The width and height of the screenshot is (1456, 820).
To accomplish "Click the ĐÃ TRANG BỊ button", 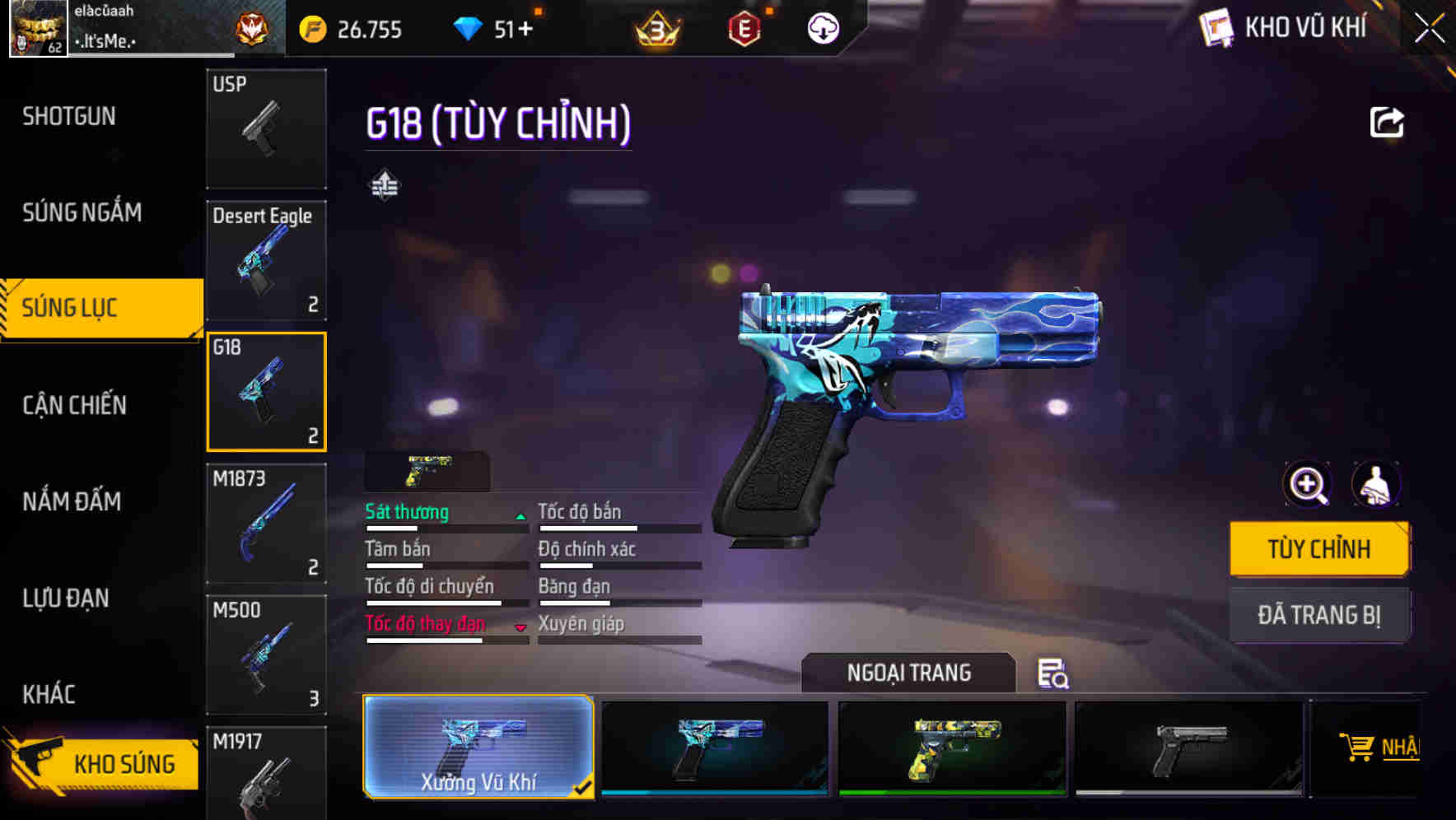I will (x=1319, y=614).
